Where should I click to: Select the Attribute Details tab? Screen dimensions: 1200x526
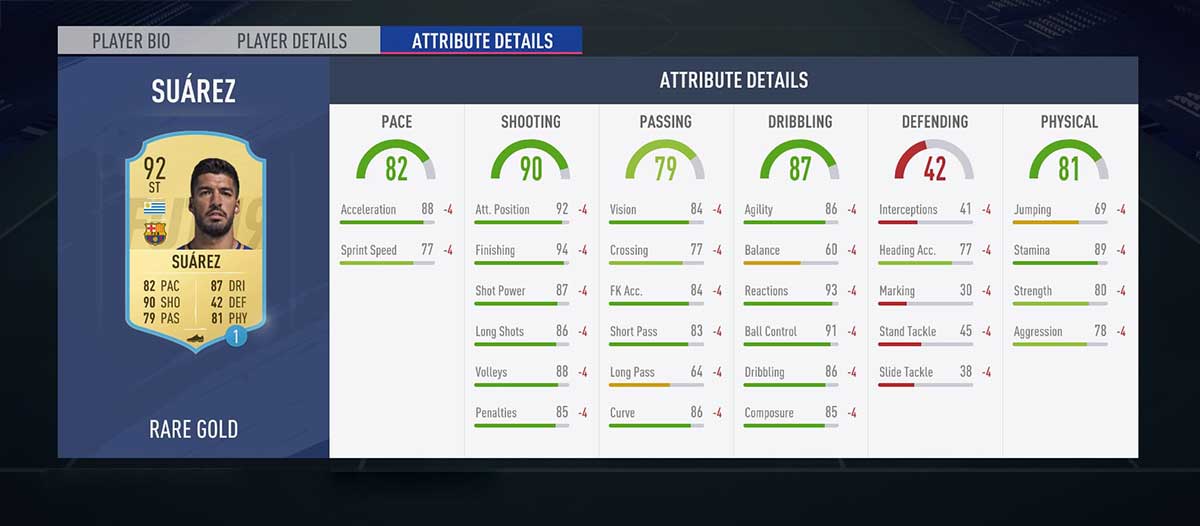pyautogui.click(x=482, y=41)
